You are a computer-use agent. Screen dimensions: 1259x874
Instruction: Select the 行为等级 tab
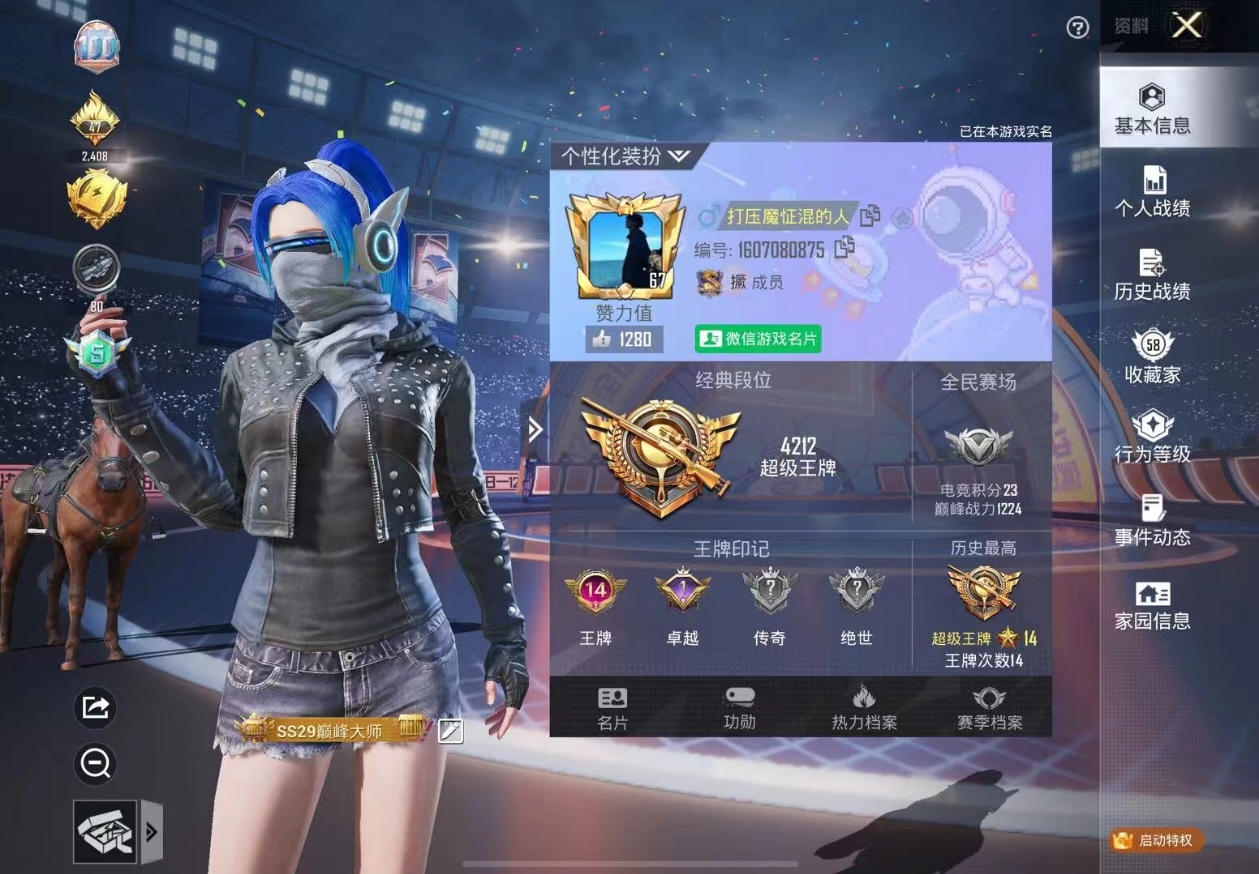tap(1152, 438)
